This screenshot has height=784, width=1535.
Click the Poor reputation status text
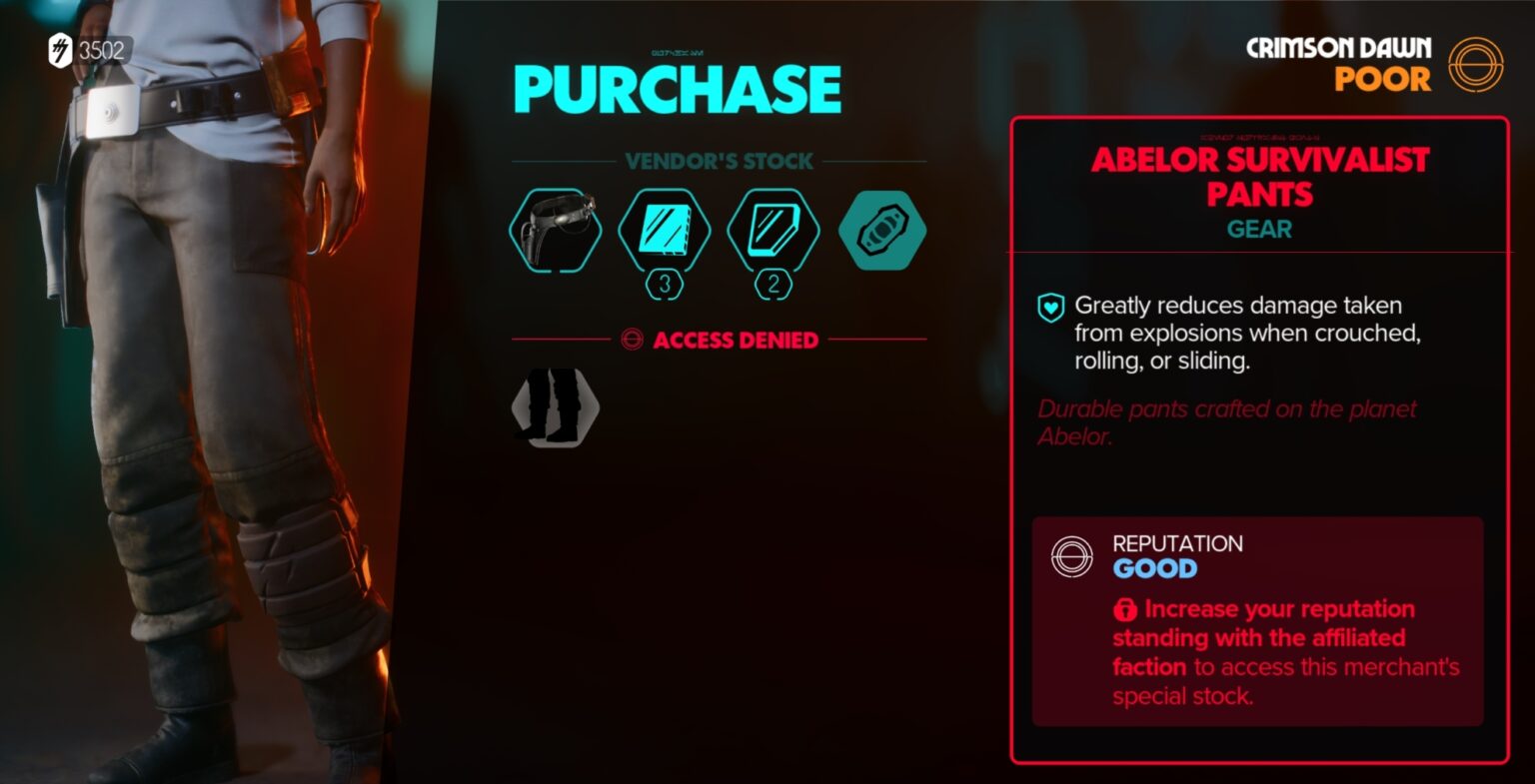click(1385, 80)
